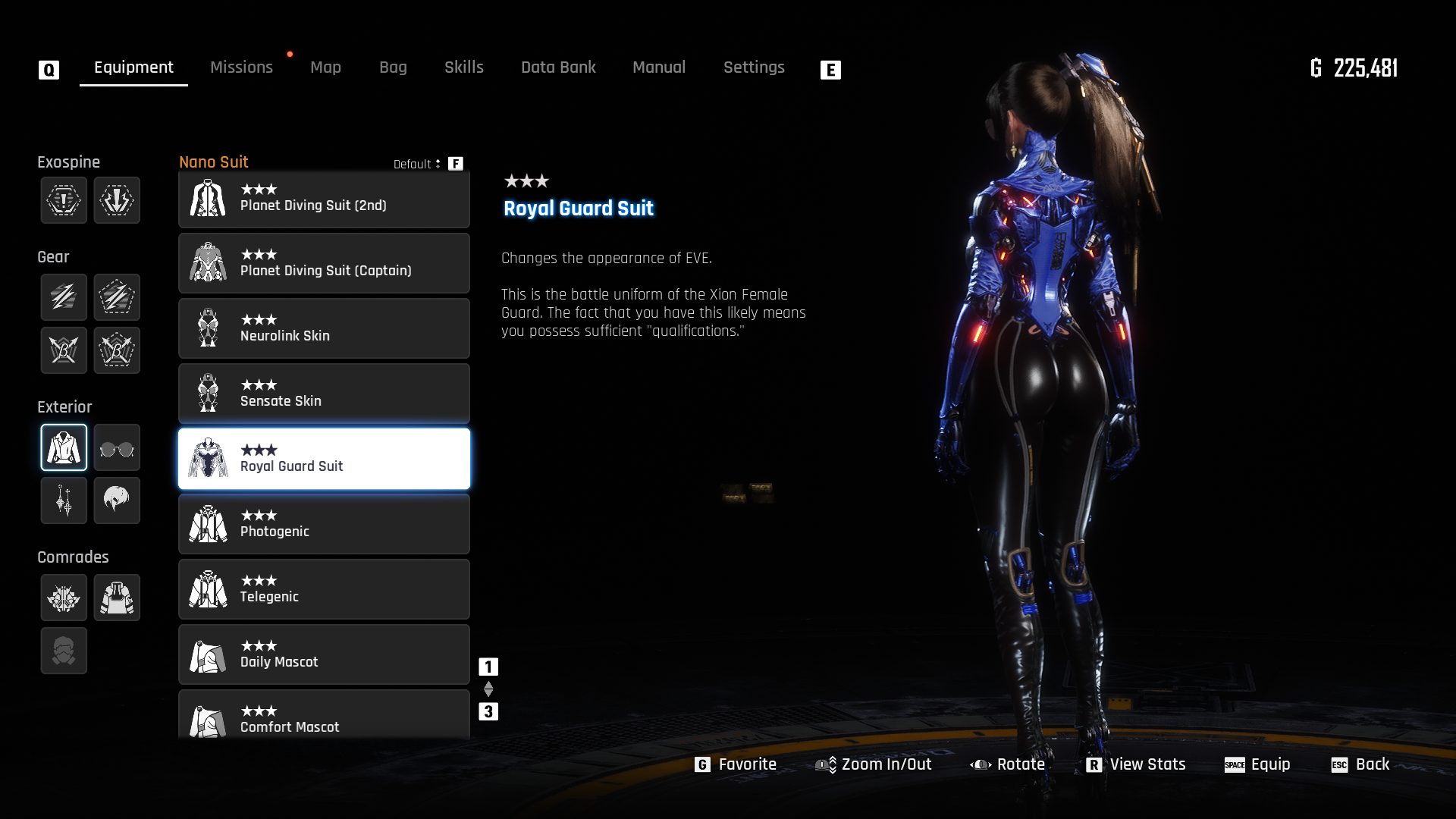Go to the Bag tab
The image size is (1456, 819).
click(393, 67)
